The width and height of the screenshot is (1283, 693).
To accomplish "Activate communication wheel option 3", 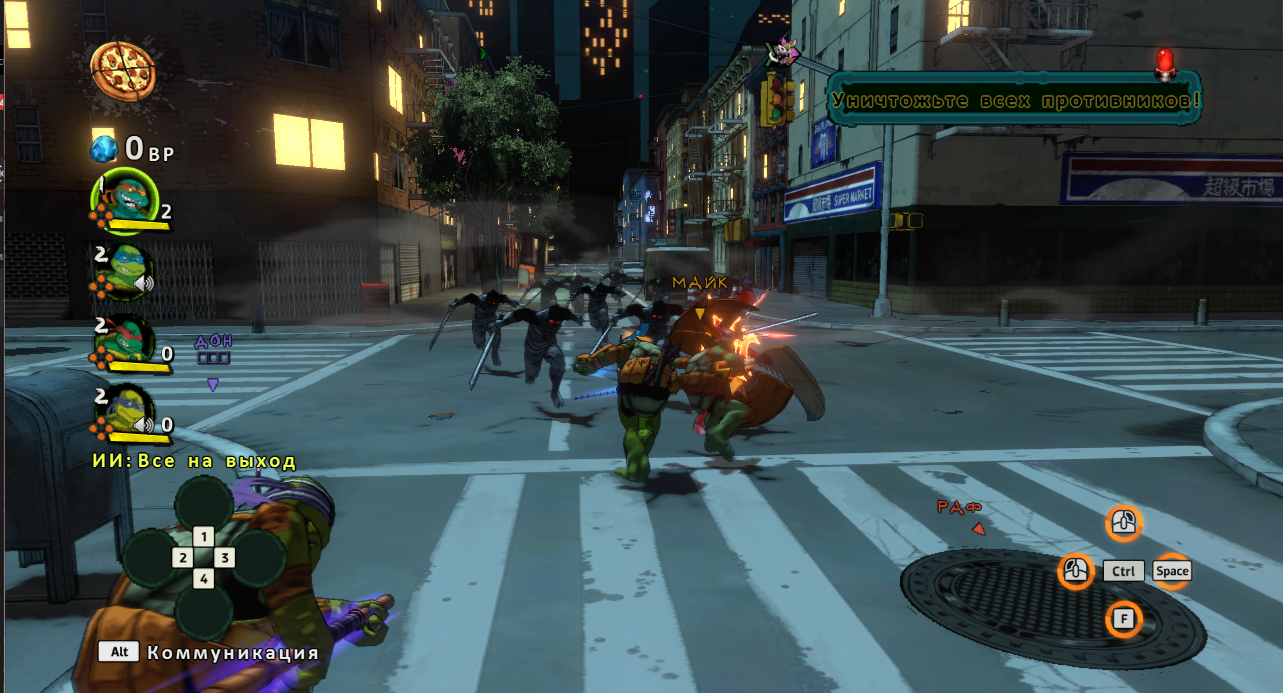I will pos(225,558).
